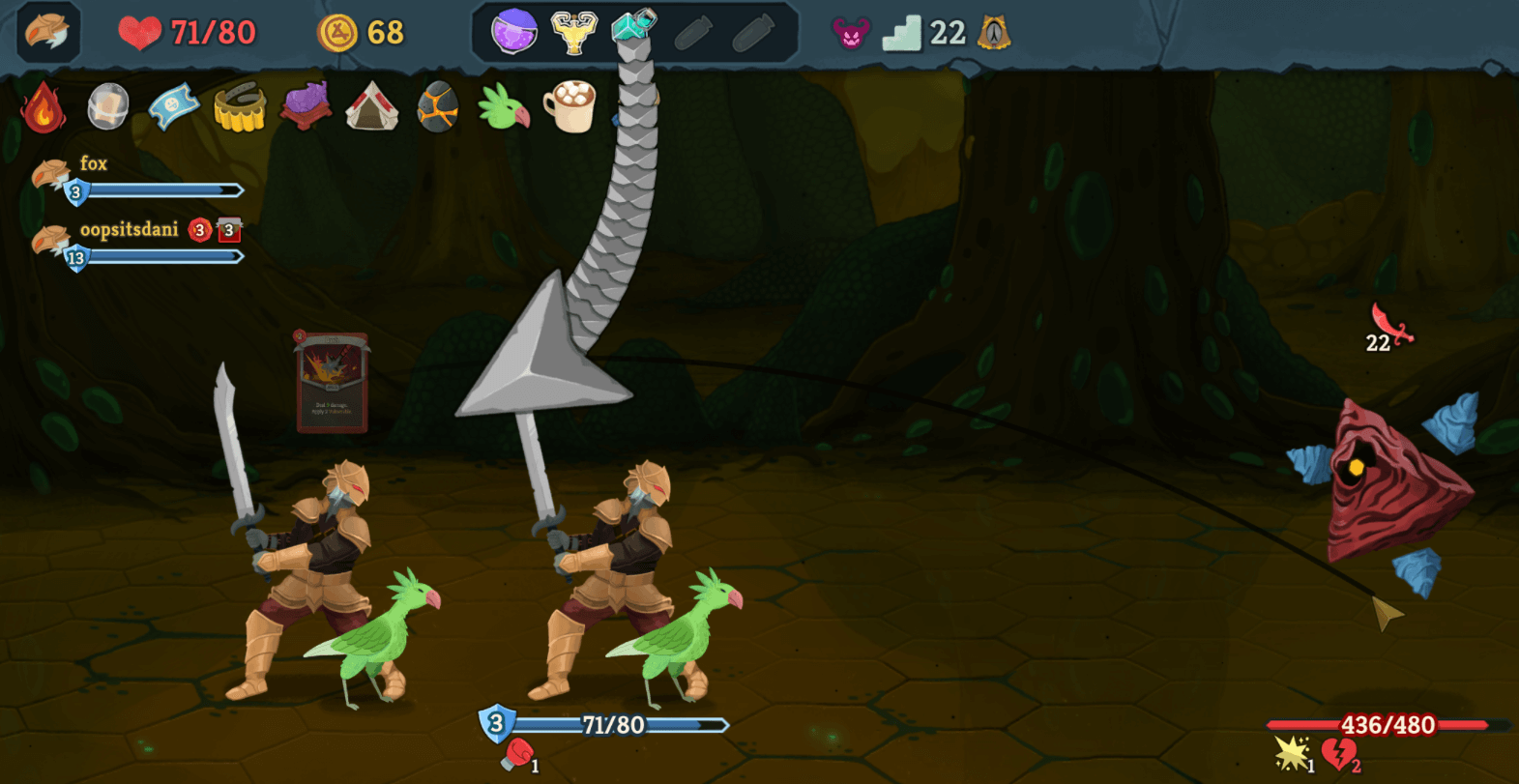
Task: Inspect the tent relic
Action: pyautogui.click(x=371, y=106)
